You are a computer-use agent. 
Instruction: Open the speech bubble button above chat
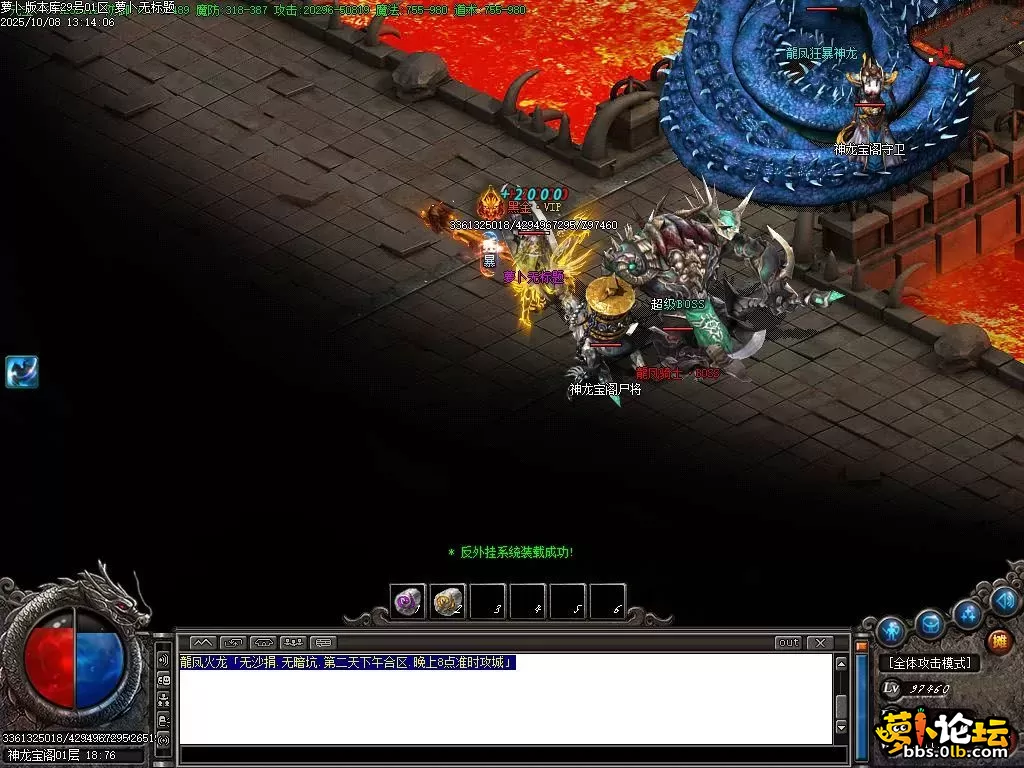click(x=324, y=642)
